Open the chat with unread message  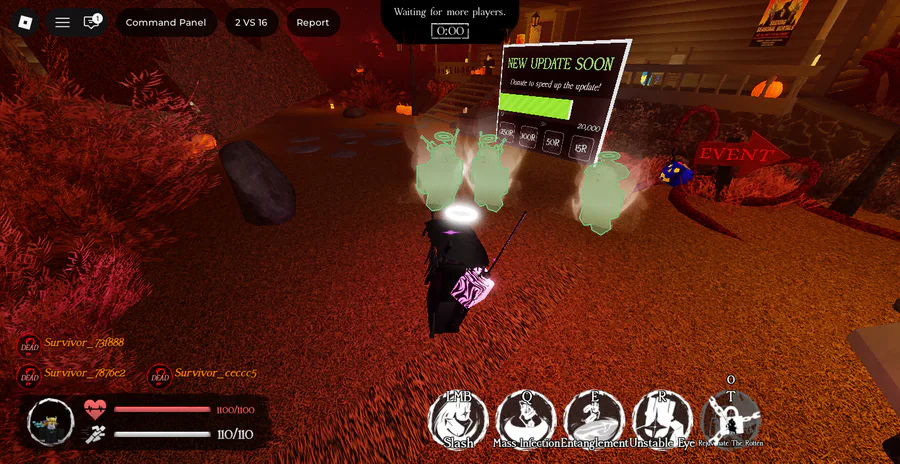[92, 22]
